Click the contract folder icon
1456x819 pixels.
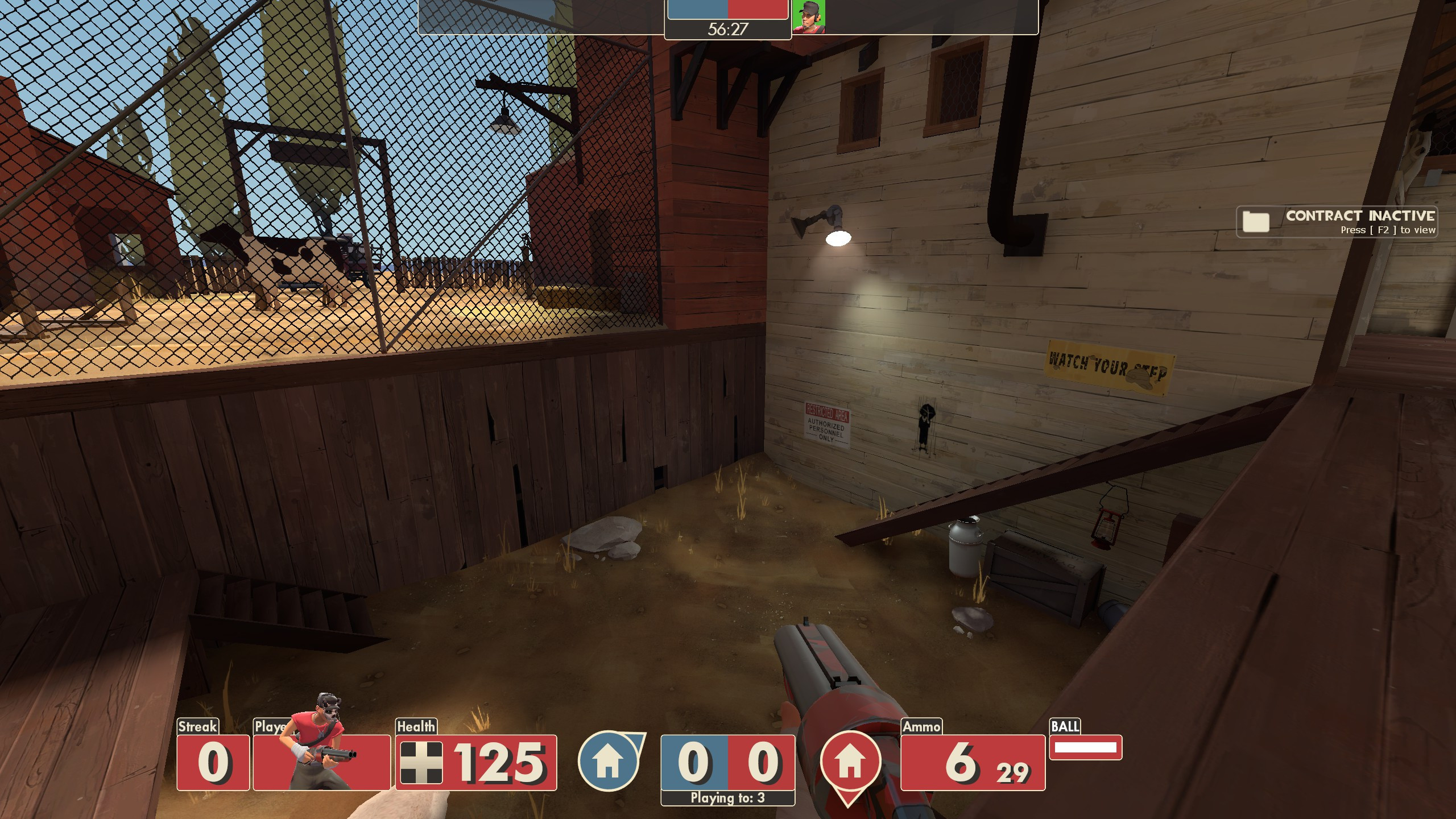point(1257,222)
